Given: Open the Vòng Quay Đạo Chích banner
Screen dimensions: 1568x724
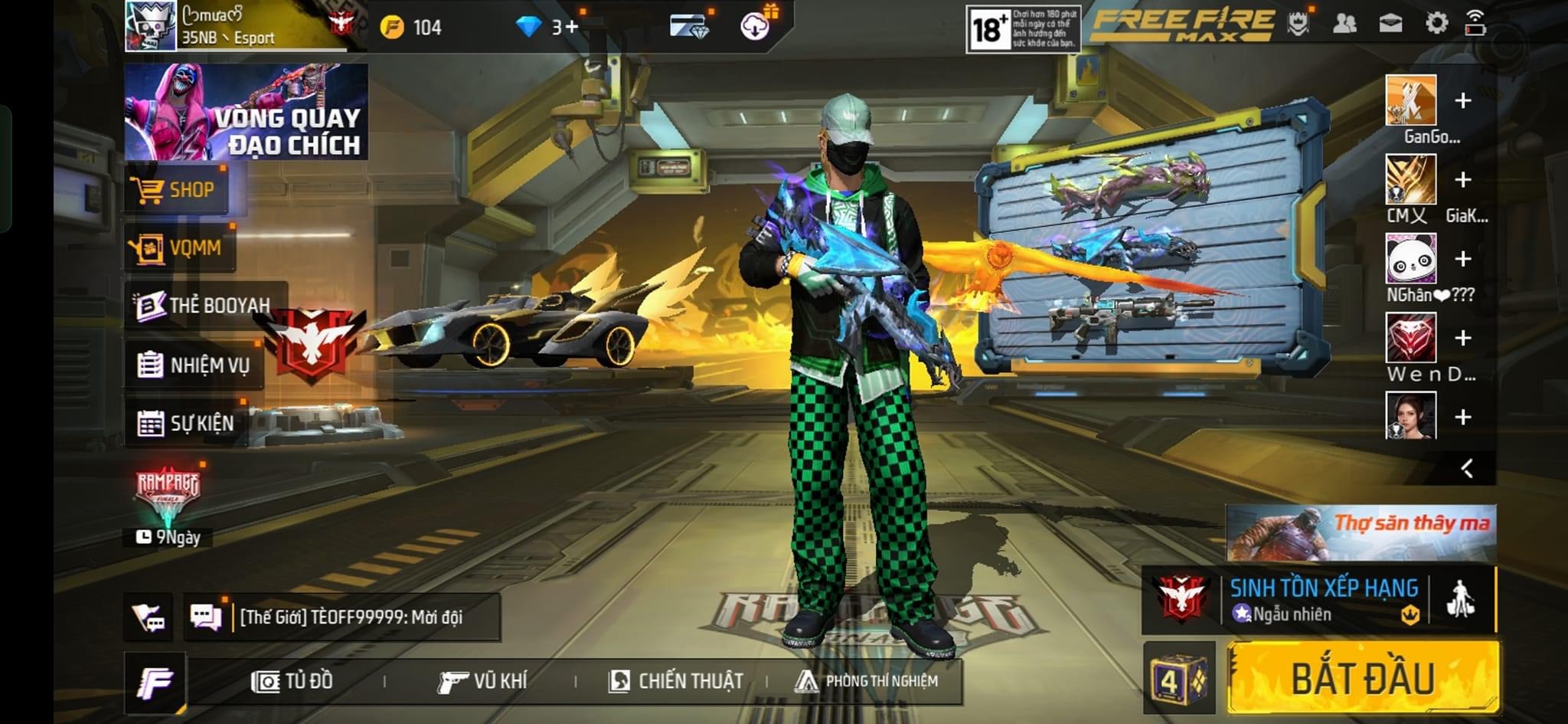Looking at the screenshot, I should pyautogui.click(x=246, y=112).
